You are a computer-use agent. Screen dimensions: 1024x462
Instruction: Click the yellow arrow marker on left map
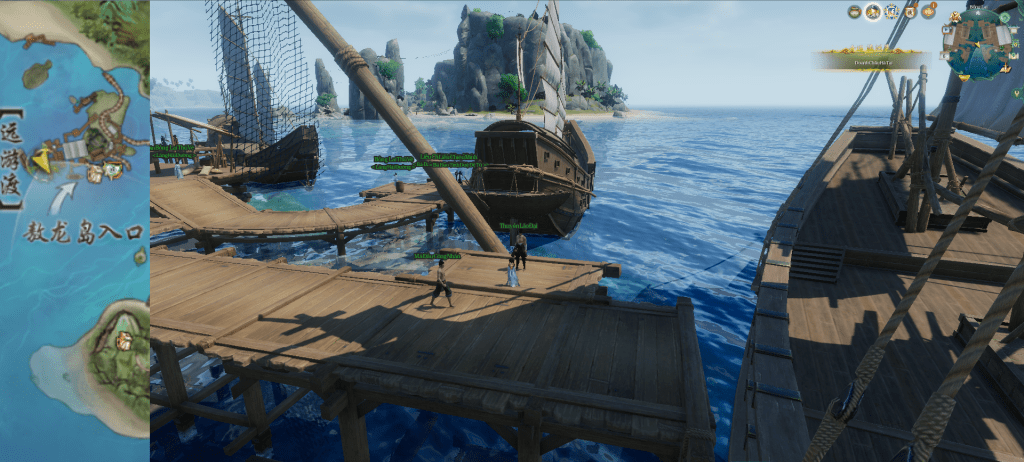point(42,159)
